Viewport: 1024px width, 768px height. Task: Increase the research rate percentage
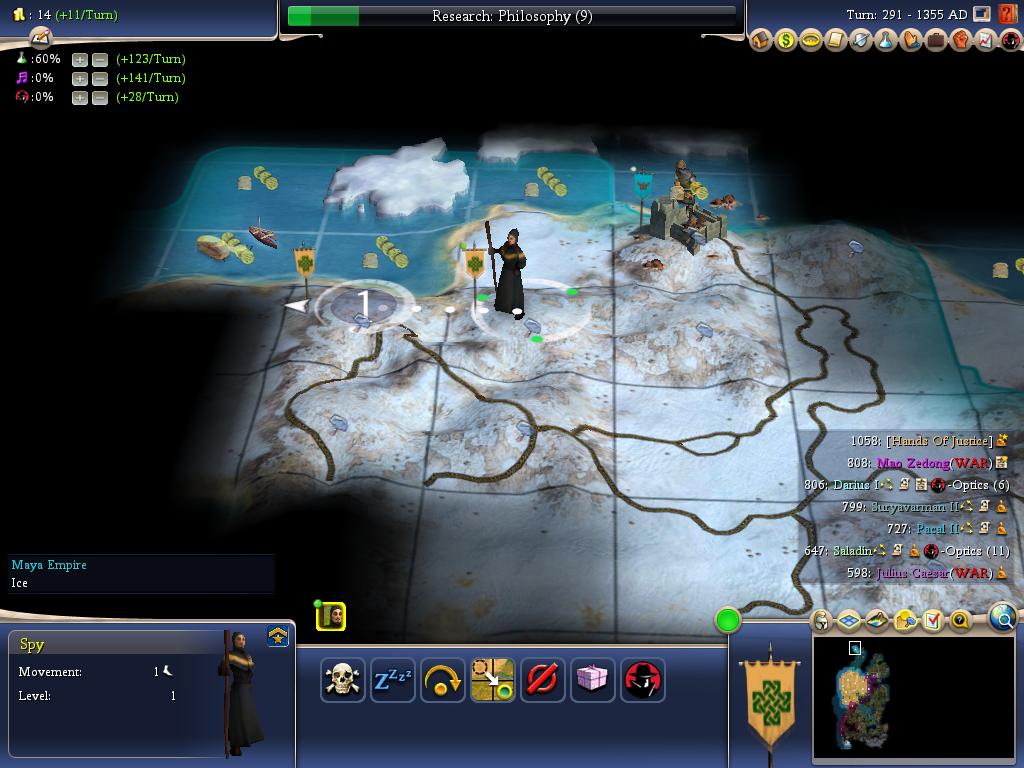(x=80, y=59)
